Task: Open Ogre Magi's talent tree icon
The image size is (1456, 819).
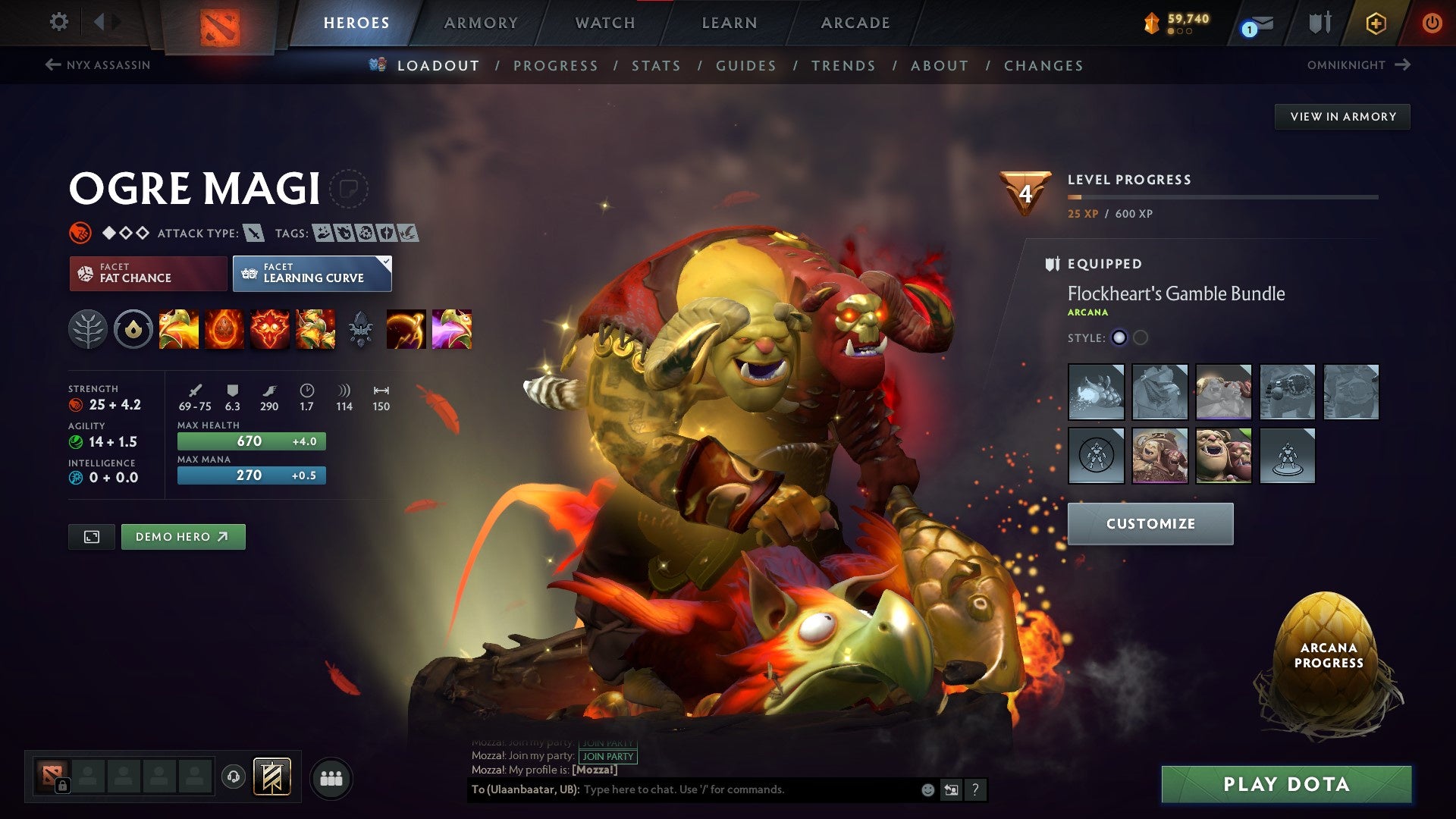Action: pyautogui.click(x=89, y=329)
